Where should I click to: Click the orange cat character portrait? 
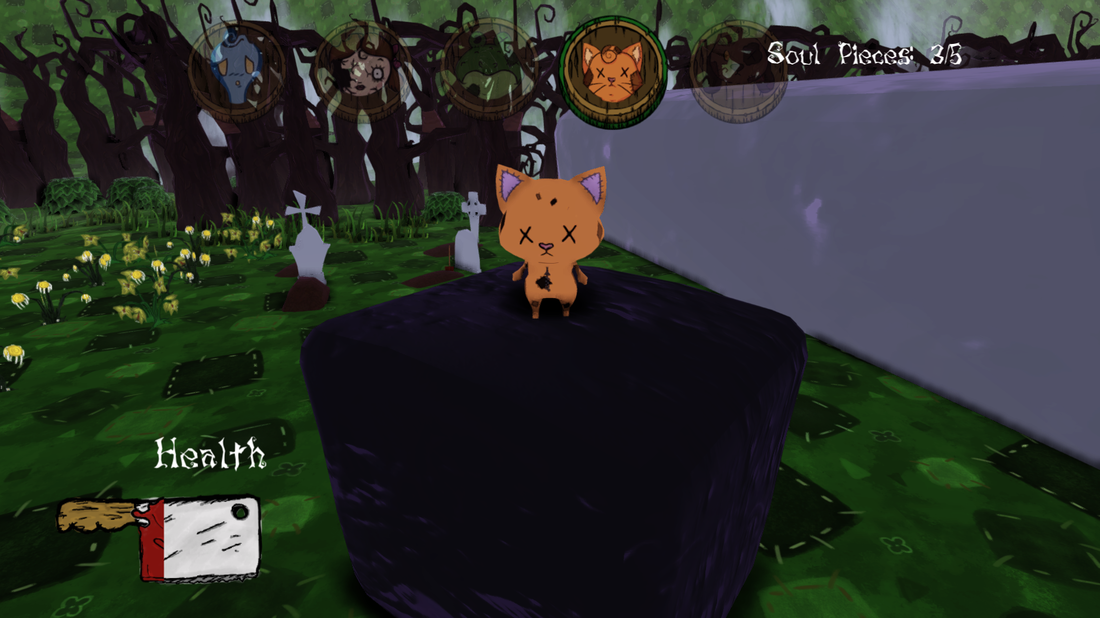coord(613,71)
